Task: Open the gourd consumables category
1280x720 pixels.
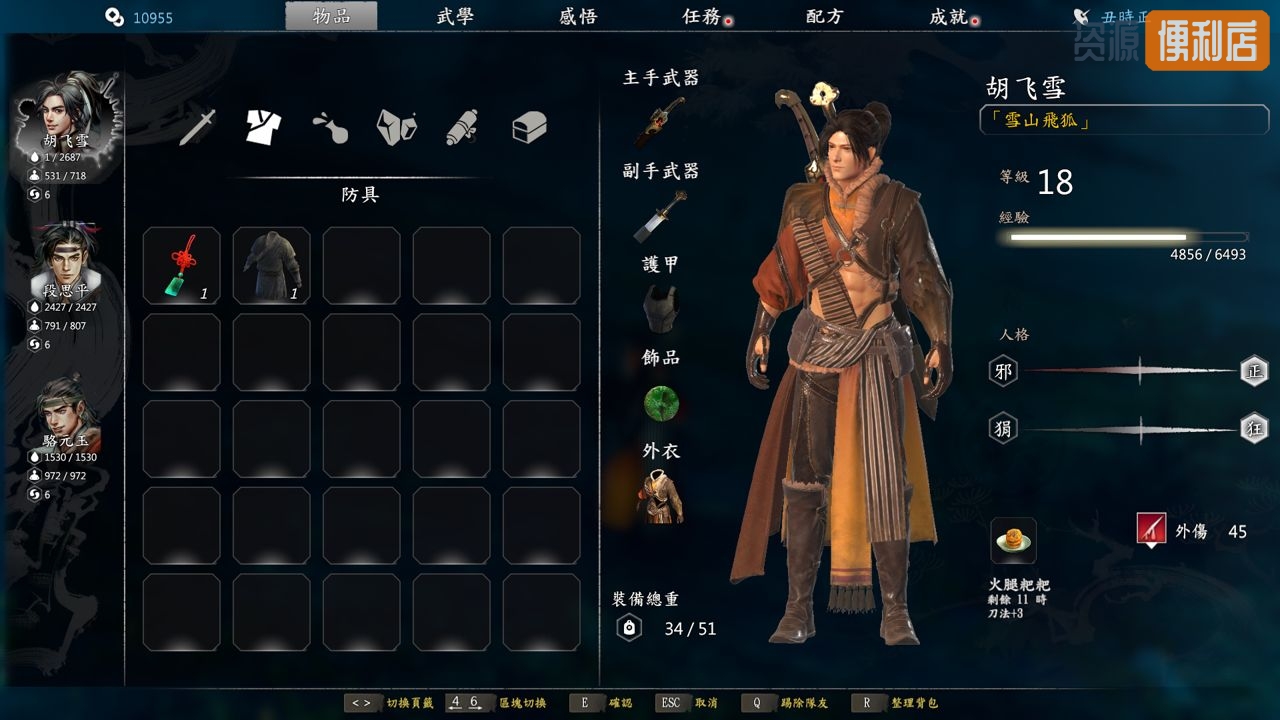Action: point(330,127)
